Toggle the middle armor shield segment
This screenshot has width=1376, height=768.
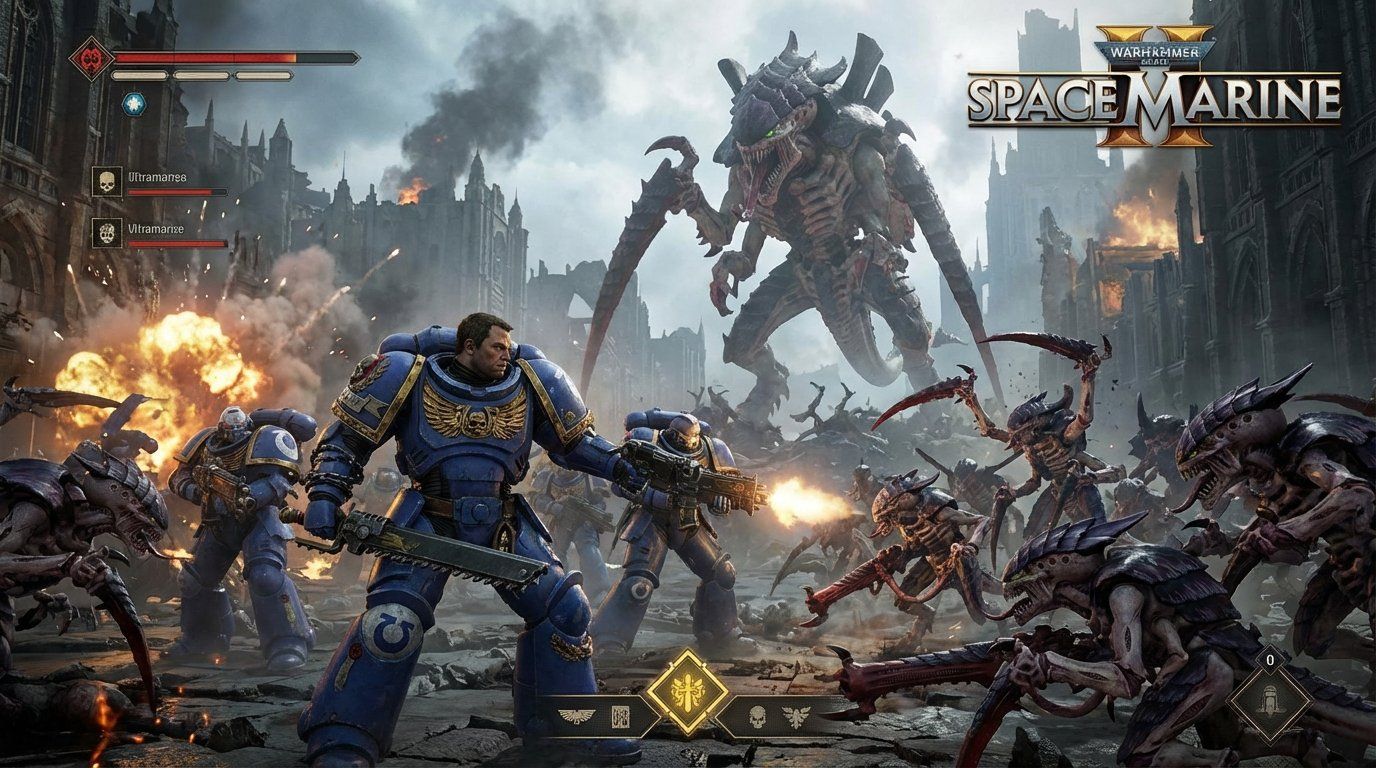202,75
